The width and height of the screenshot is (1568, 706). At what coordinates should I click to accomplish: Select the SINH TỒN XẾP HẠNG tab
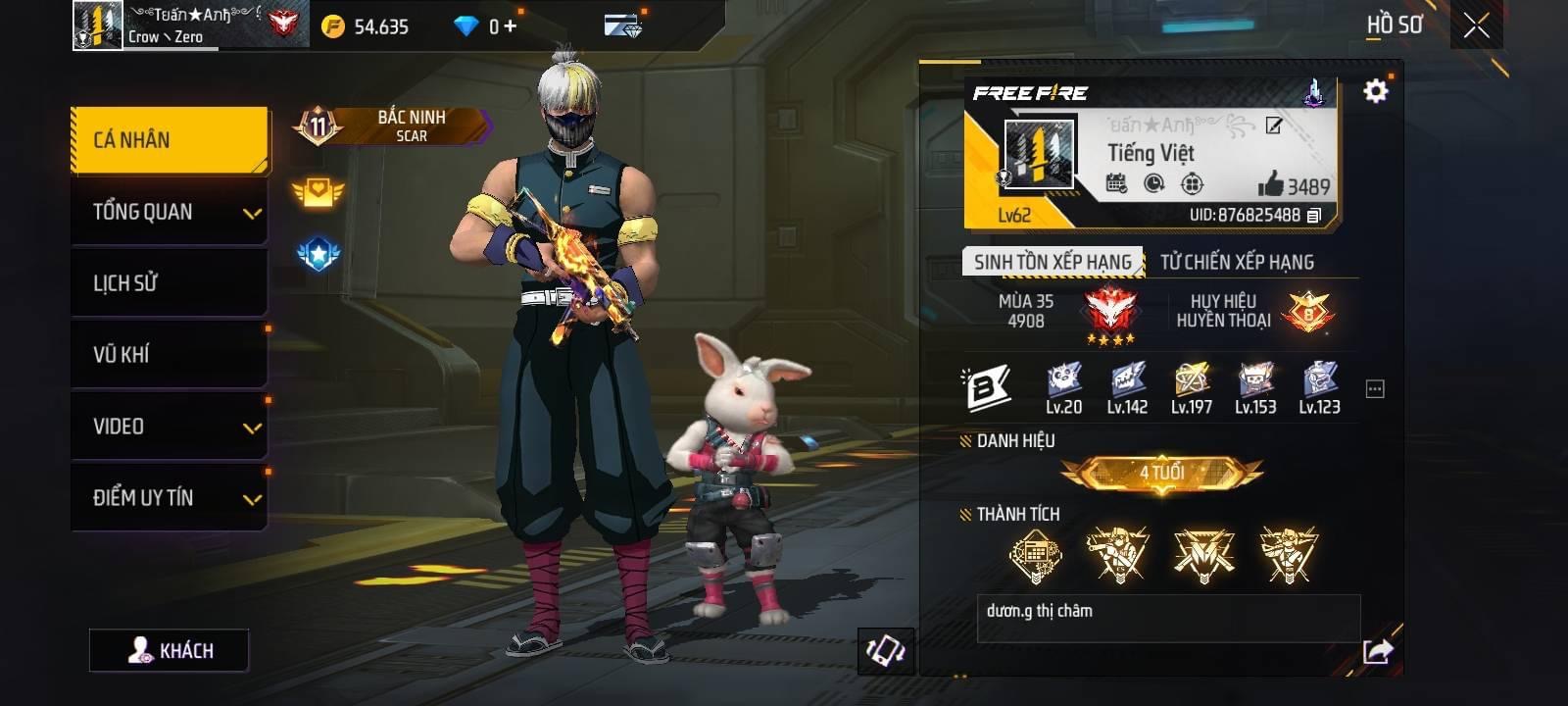pyautogui.click(x=1053, y=262)
